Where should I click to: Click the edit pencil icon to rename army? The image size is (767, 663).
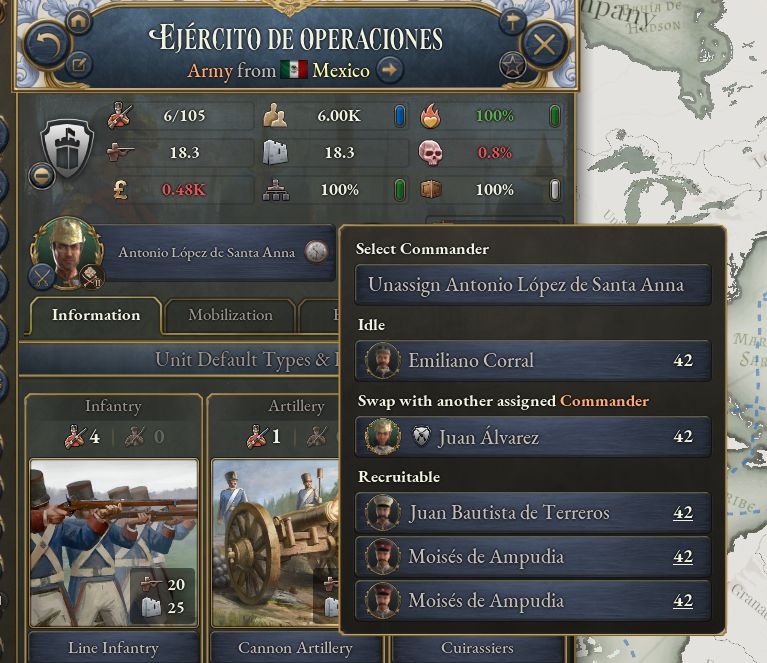point(78,67)
